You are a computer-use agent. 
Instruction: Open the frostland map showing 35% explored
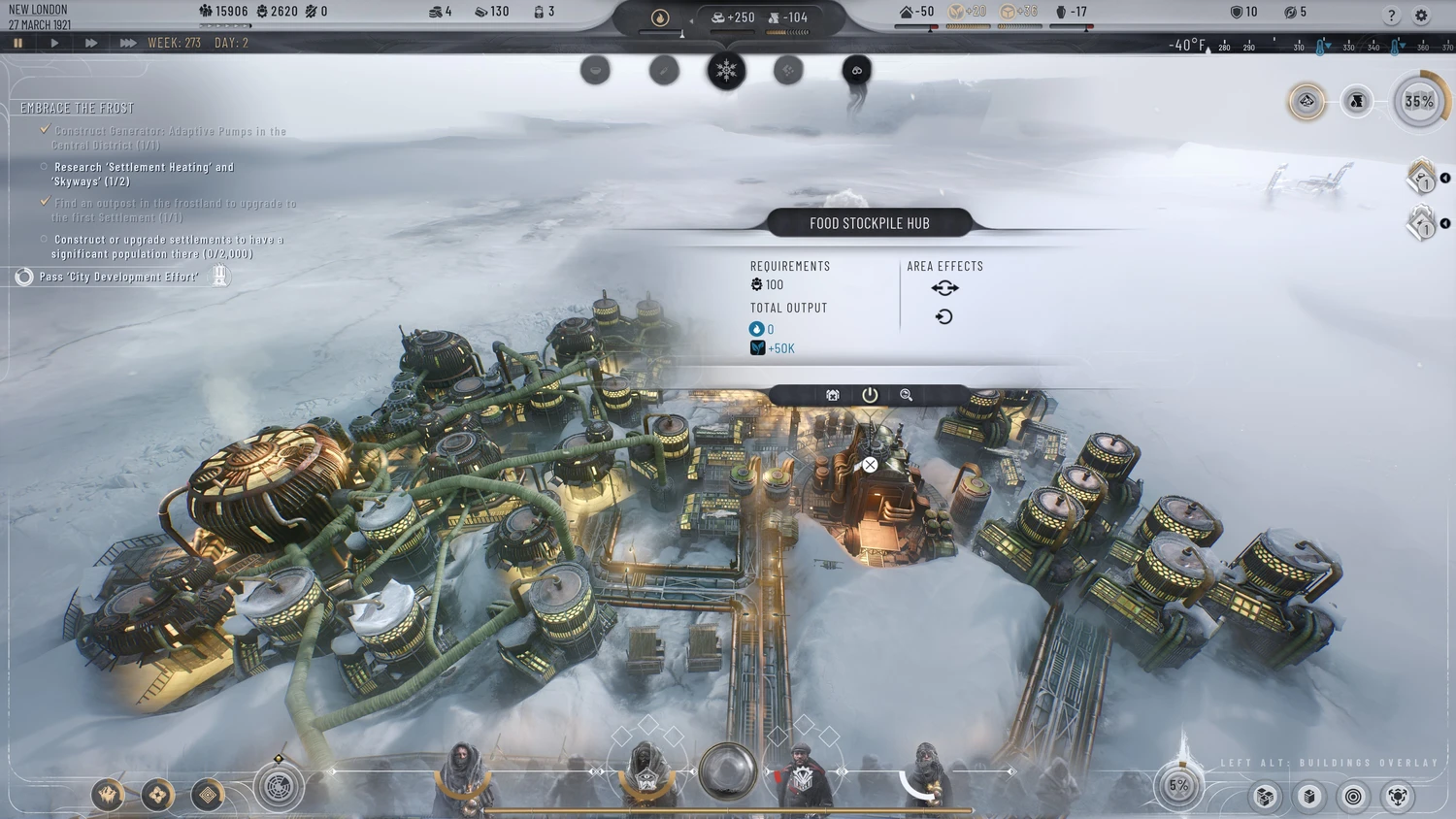tap(1419, 101)
